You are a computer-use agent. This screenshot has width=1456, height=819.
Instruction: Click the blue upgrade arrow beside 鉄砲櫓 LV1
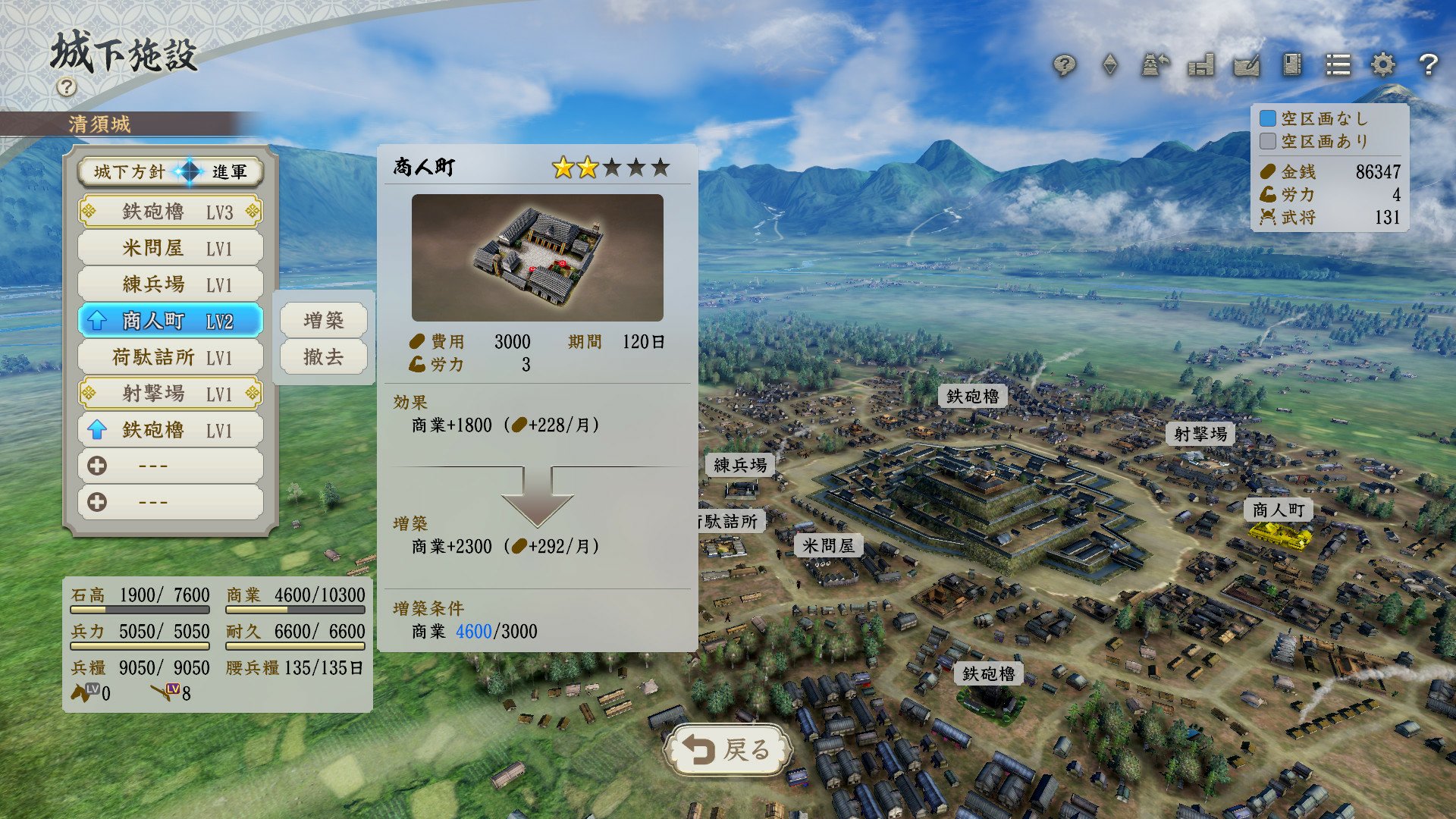pos(99,429)
